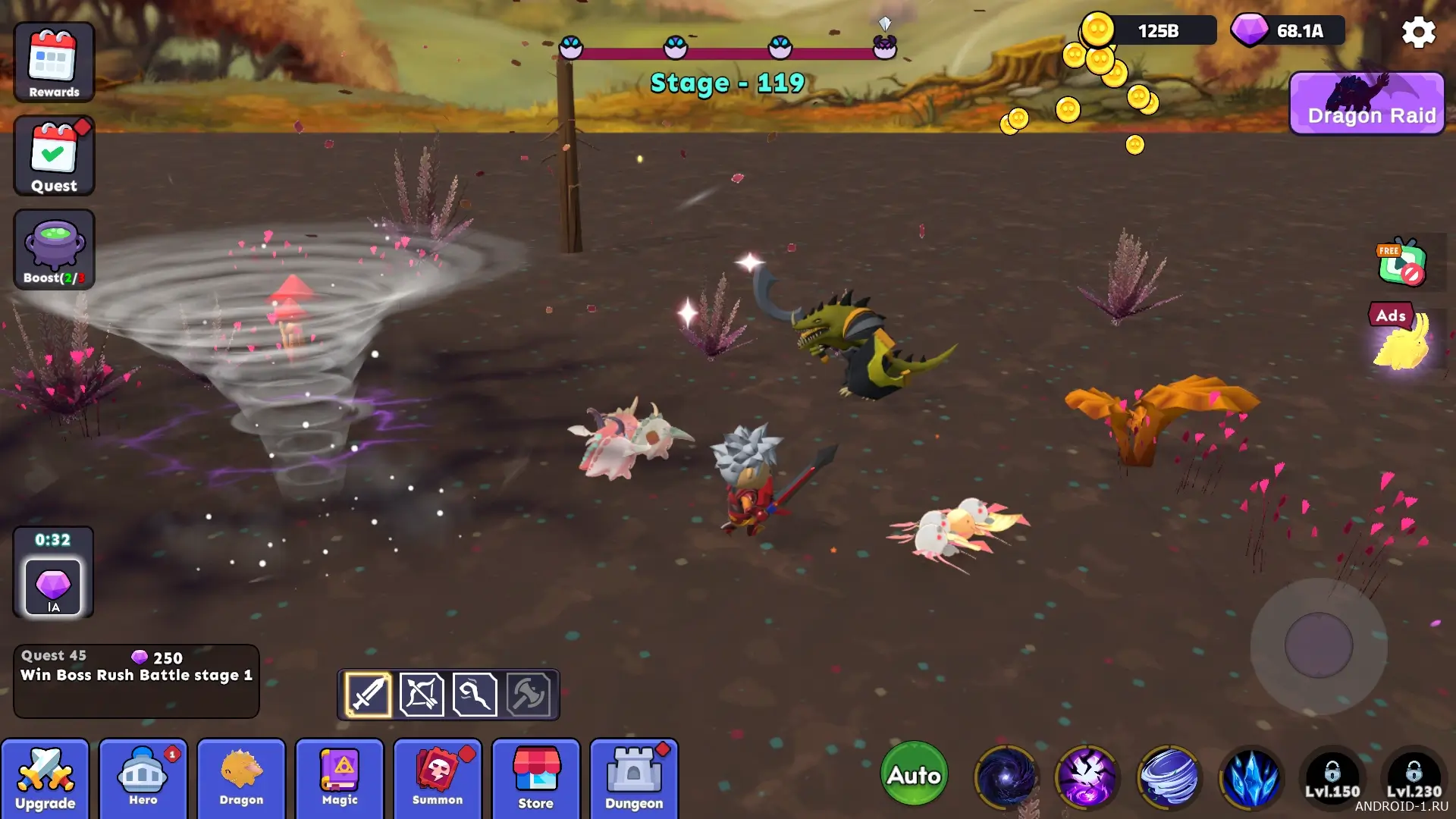Activate the Boost cauldron

tap(54, 249)
